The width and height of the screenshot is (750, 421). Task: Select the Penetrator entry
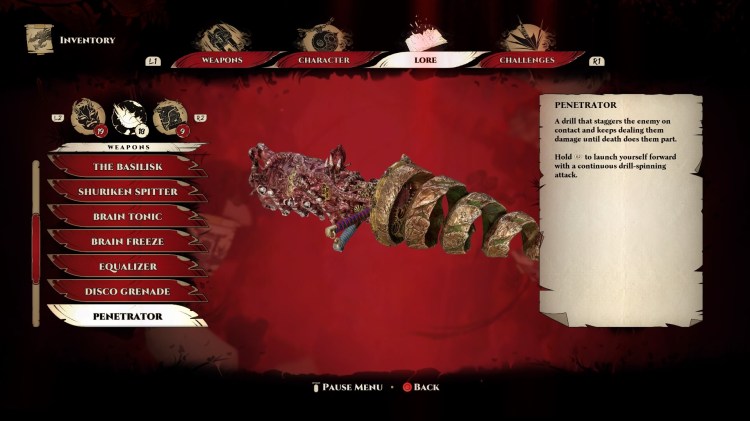tap(128, 316)
